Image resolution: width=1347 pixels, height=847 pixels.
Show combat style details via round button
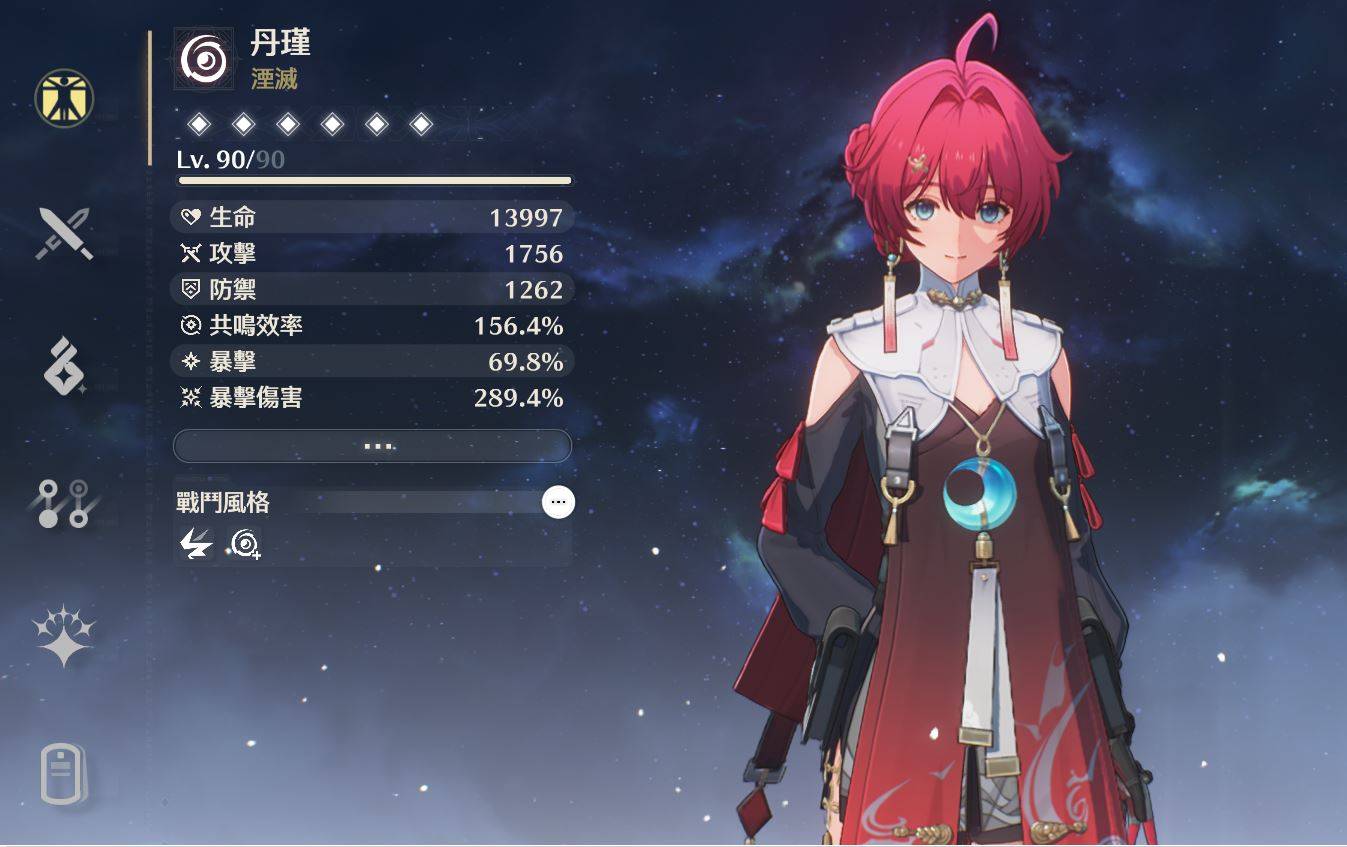coord(558,502)
